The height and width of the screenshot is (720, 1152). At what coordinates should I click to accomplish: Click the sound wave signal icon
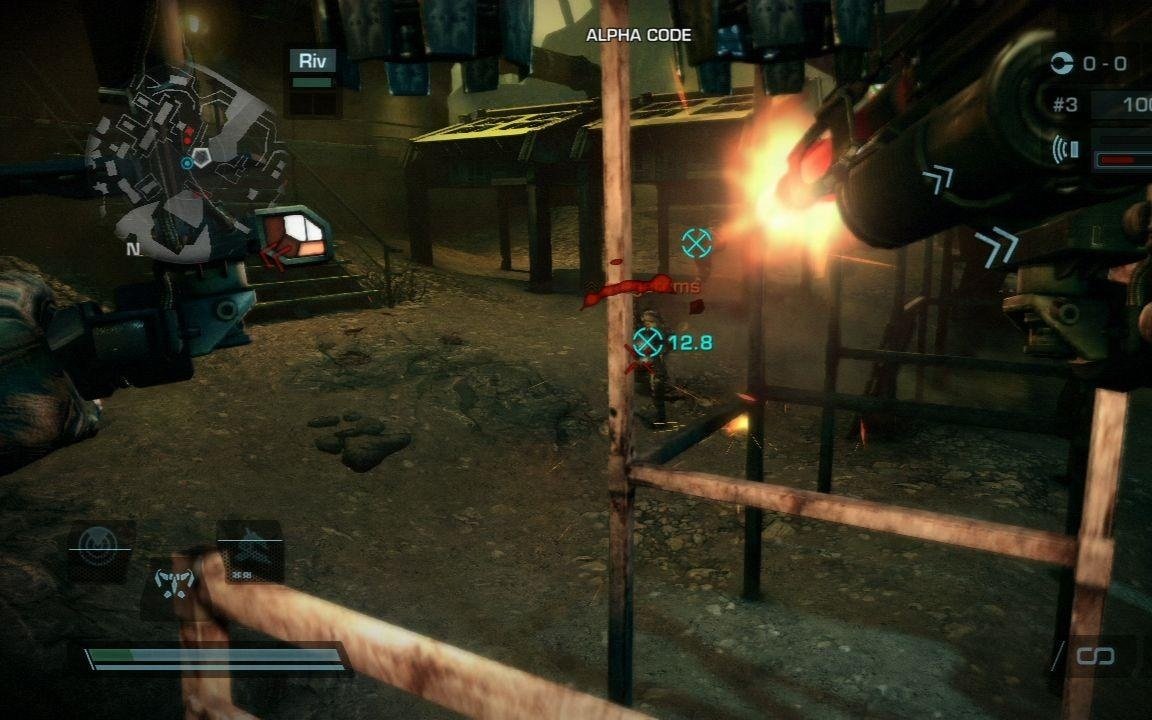[x=1065, y=150]
